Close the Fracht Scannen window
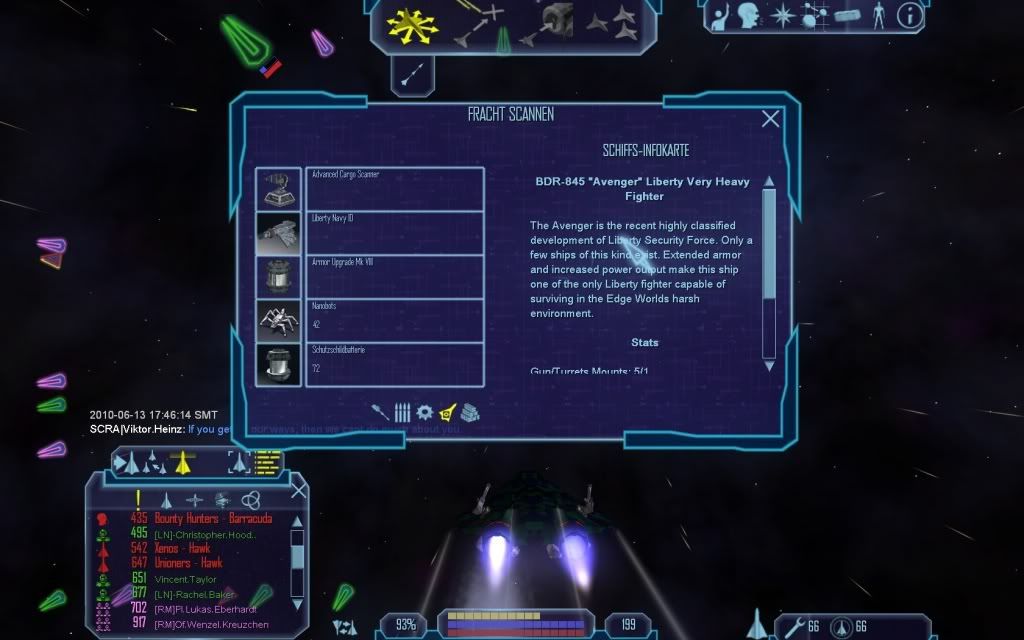The height and width of the screenshot is (640, 1024). point(770,119)
